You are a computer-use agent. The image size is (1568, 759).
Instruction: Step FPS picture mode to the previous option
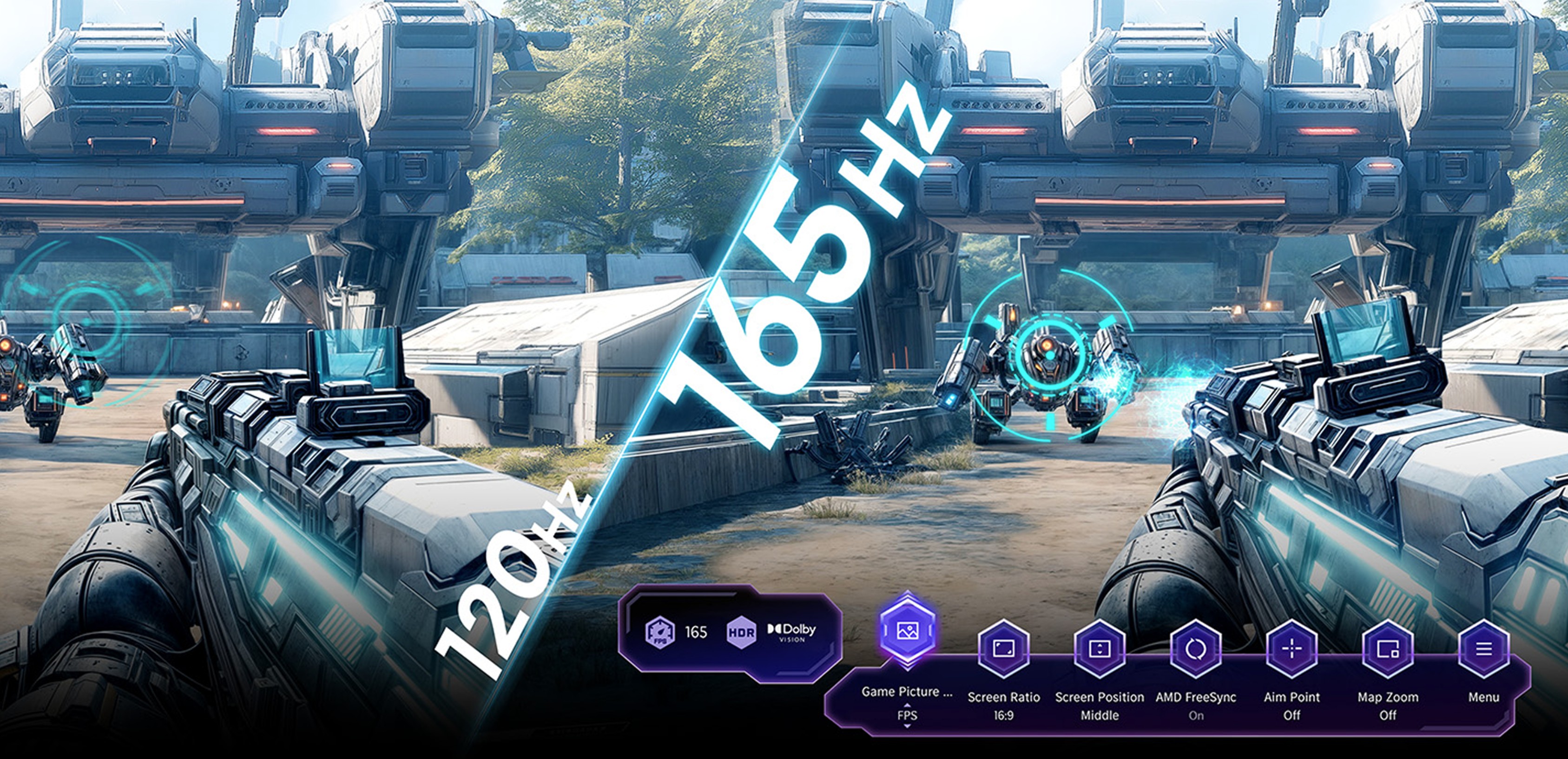(907, 705)
